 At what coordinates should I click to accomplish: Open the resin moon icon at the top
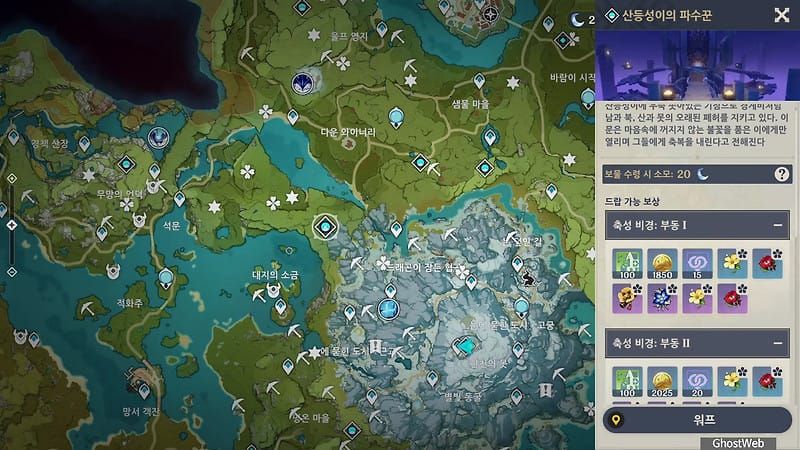[x=578, y=18]
